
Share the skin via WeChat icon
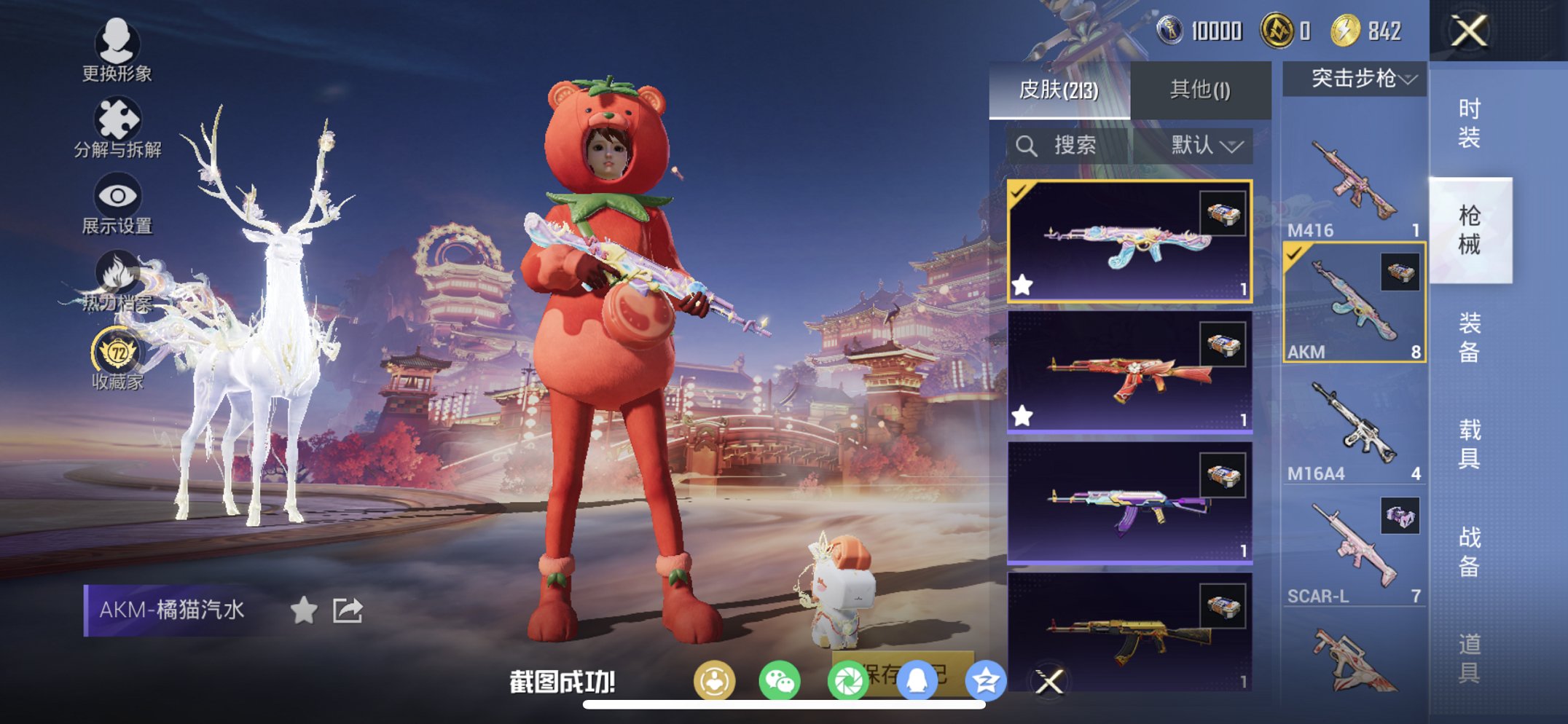point(781,679)
